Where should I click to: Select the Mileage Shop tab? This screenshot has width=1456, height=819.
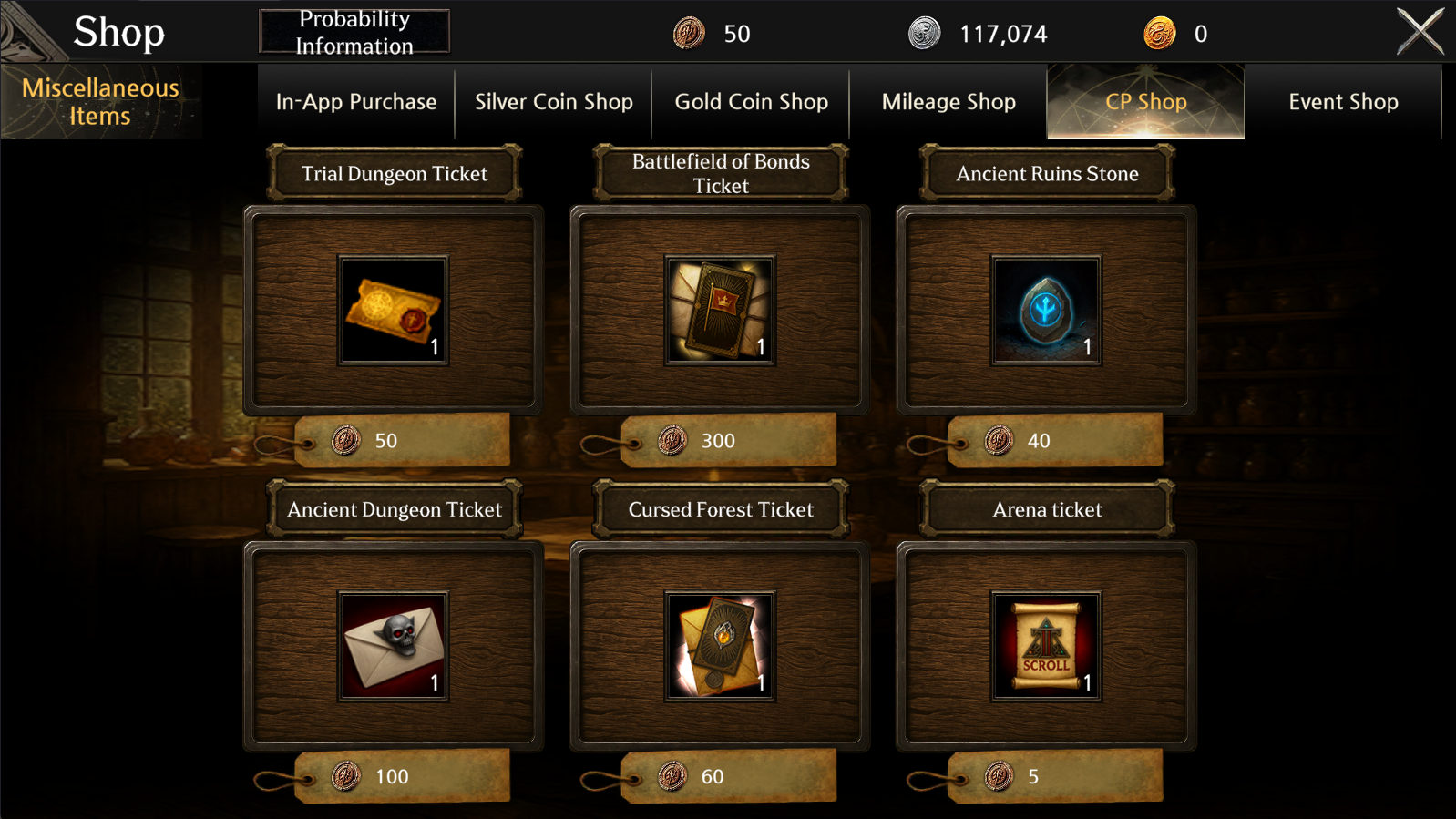point(948,101)
